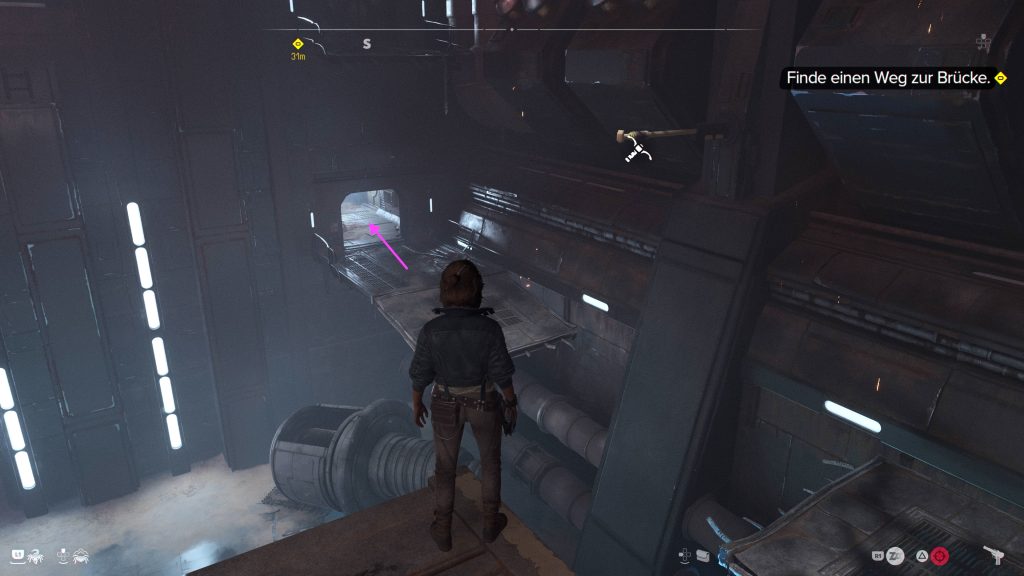The image size is (1024, 576).
Task: Select the blaster pistol weapon icon
Action: [x=993, y=553]
